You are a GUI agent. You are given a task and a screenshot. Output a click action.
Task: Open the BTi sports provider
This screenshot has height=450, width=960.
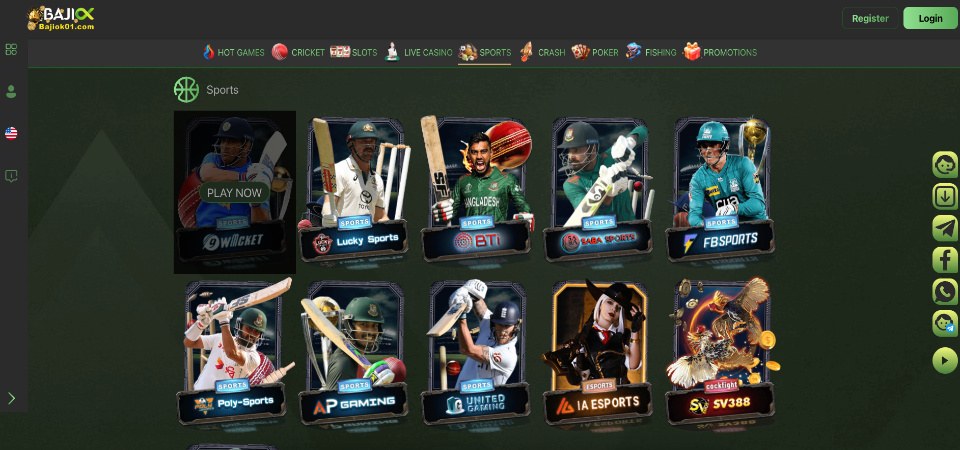tap(476, 190)
